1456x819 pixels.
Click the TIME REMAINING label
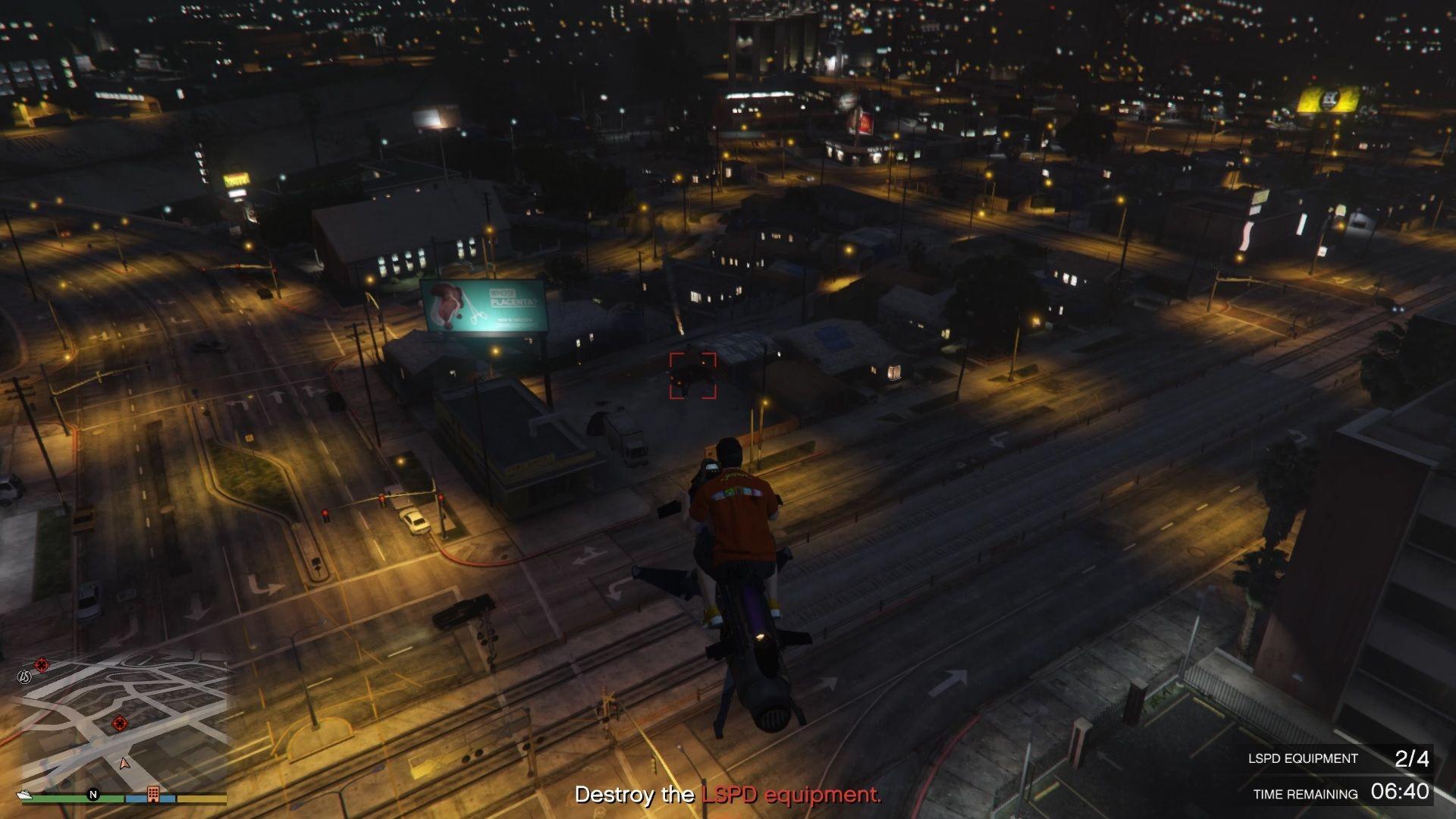1305,795
